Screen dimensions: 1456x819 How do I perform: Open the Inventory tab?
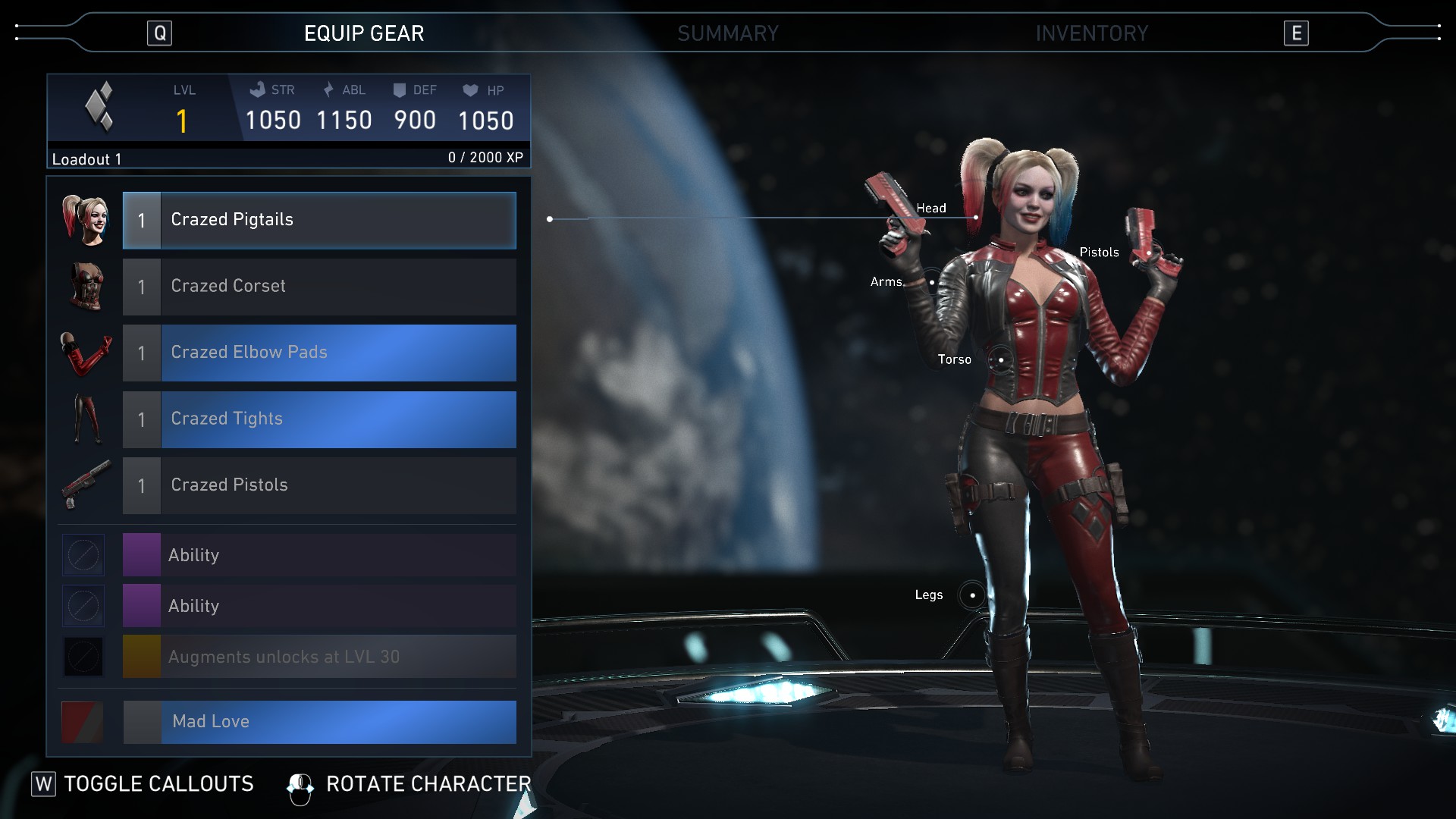(1091, 33)
